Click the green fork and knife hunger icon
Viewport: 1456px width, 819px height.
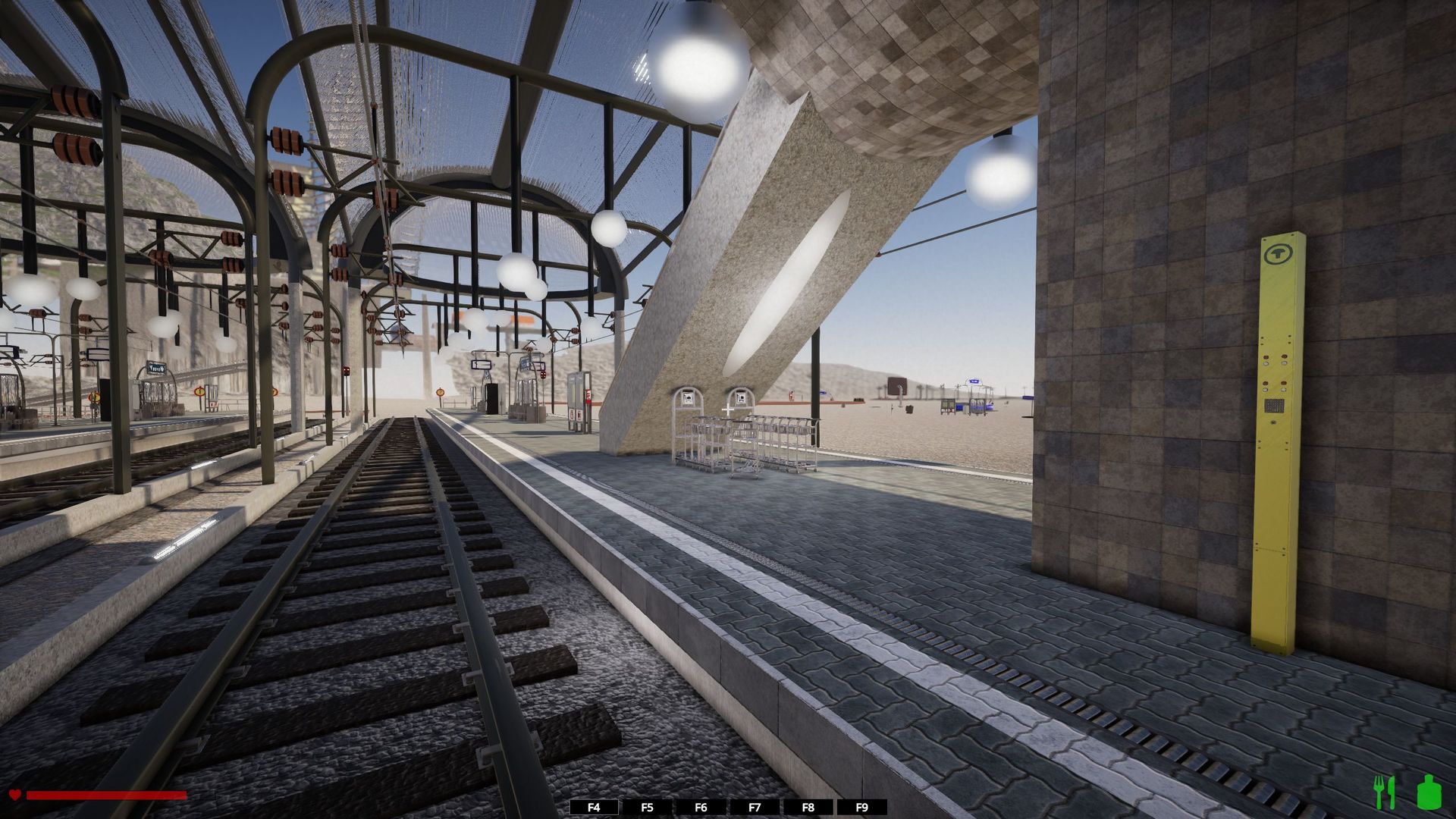1385,792
